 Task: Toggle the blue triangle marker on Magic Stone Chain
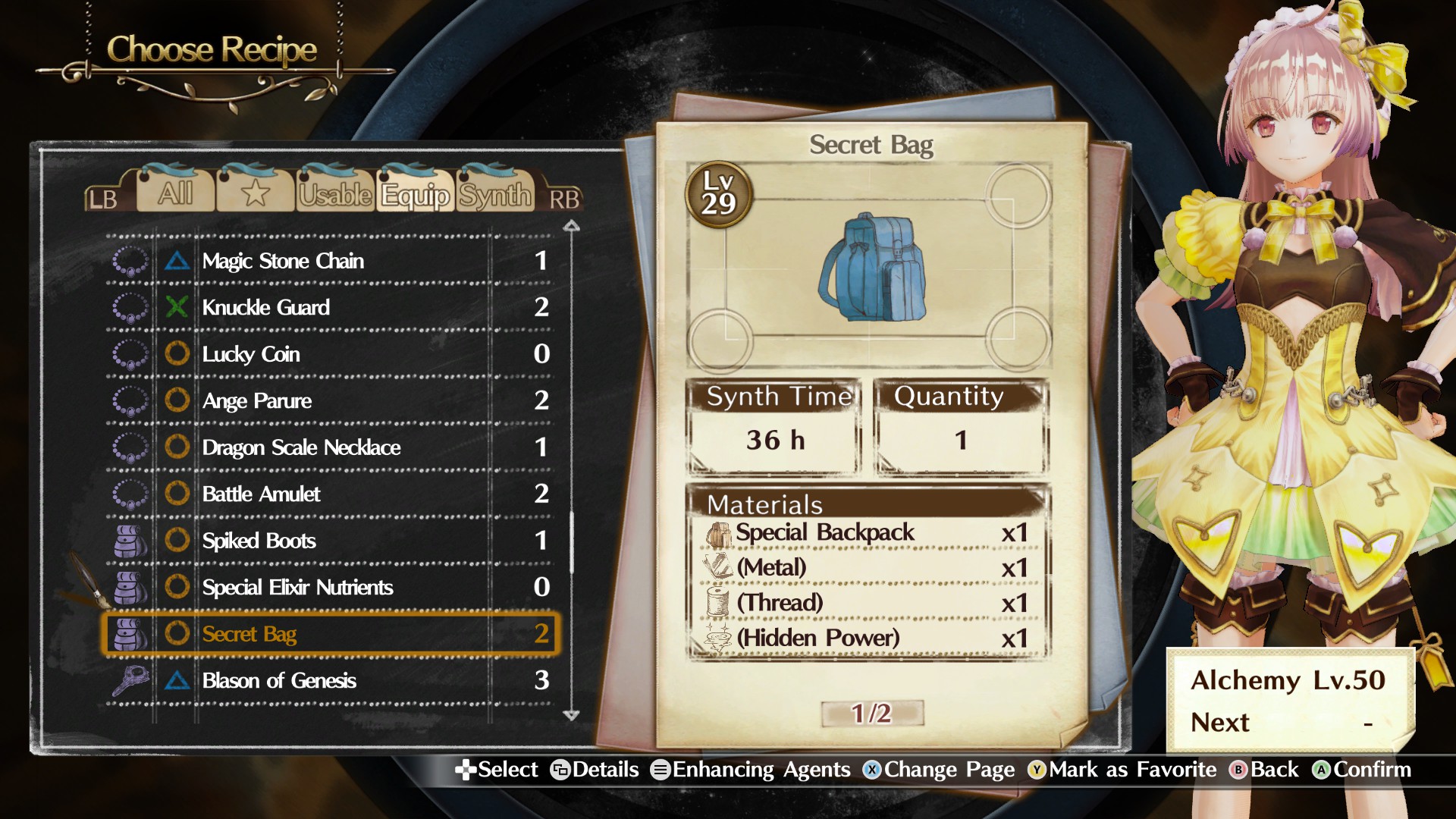(177, 261)
